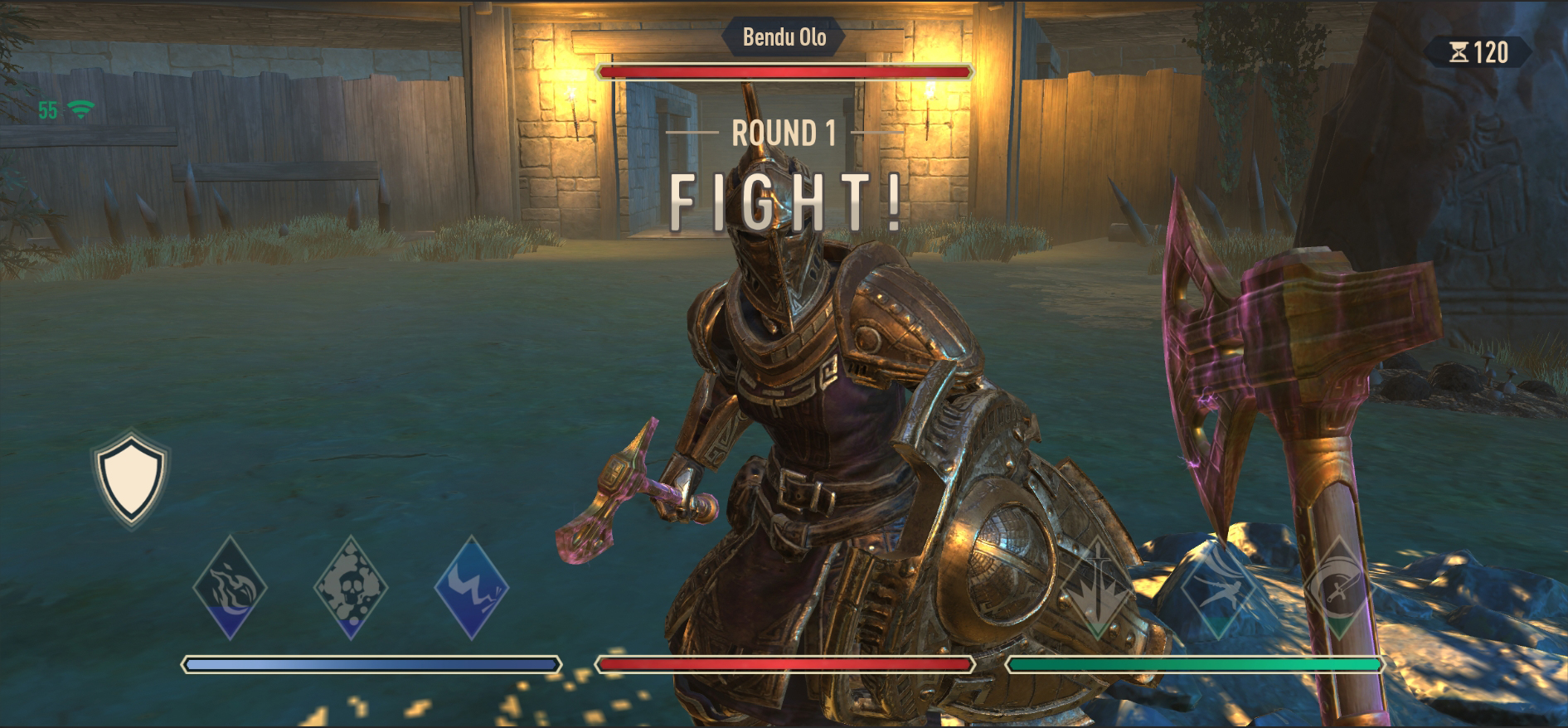This screenshot has height=728, width=1568.
Task: Select the Bendu Olo name banner
Action: pyautogui.click(x=783, y=37)
